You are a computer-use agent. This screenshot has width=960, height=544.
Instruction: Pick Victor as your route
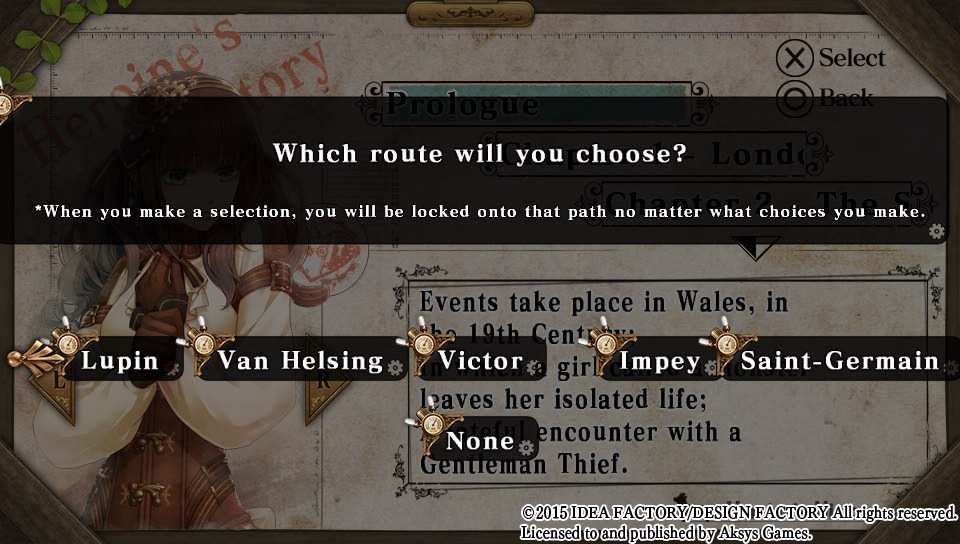[482, 360]
